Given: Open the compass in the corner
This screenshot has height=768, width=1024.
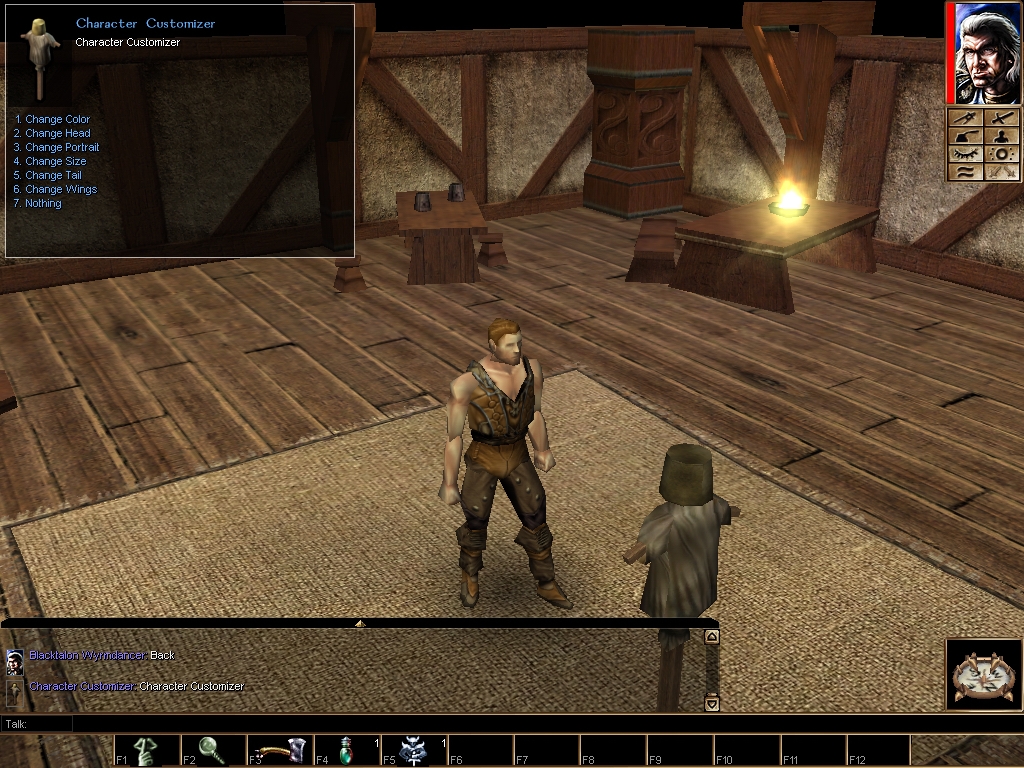Looking at the screenshot, I should pyautogui.click(x=982, y=675).
